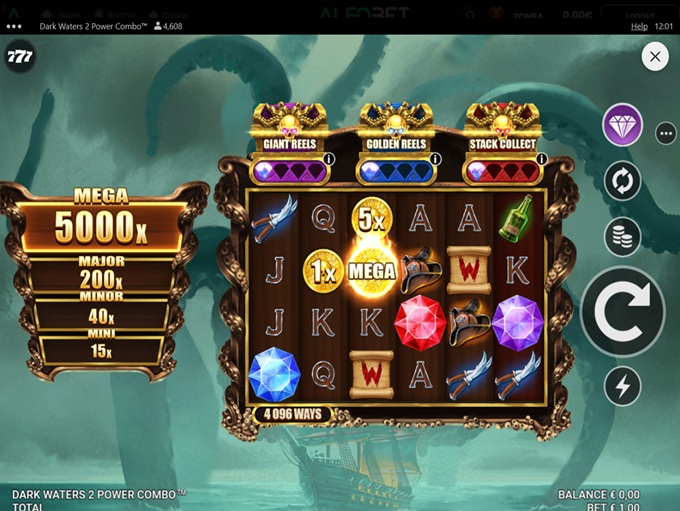This screenshot has height=511, width=680.
Task: Show info for Stack Collect feature
Action: point(541,159)
